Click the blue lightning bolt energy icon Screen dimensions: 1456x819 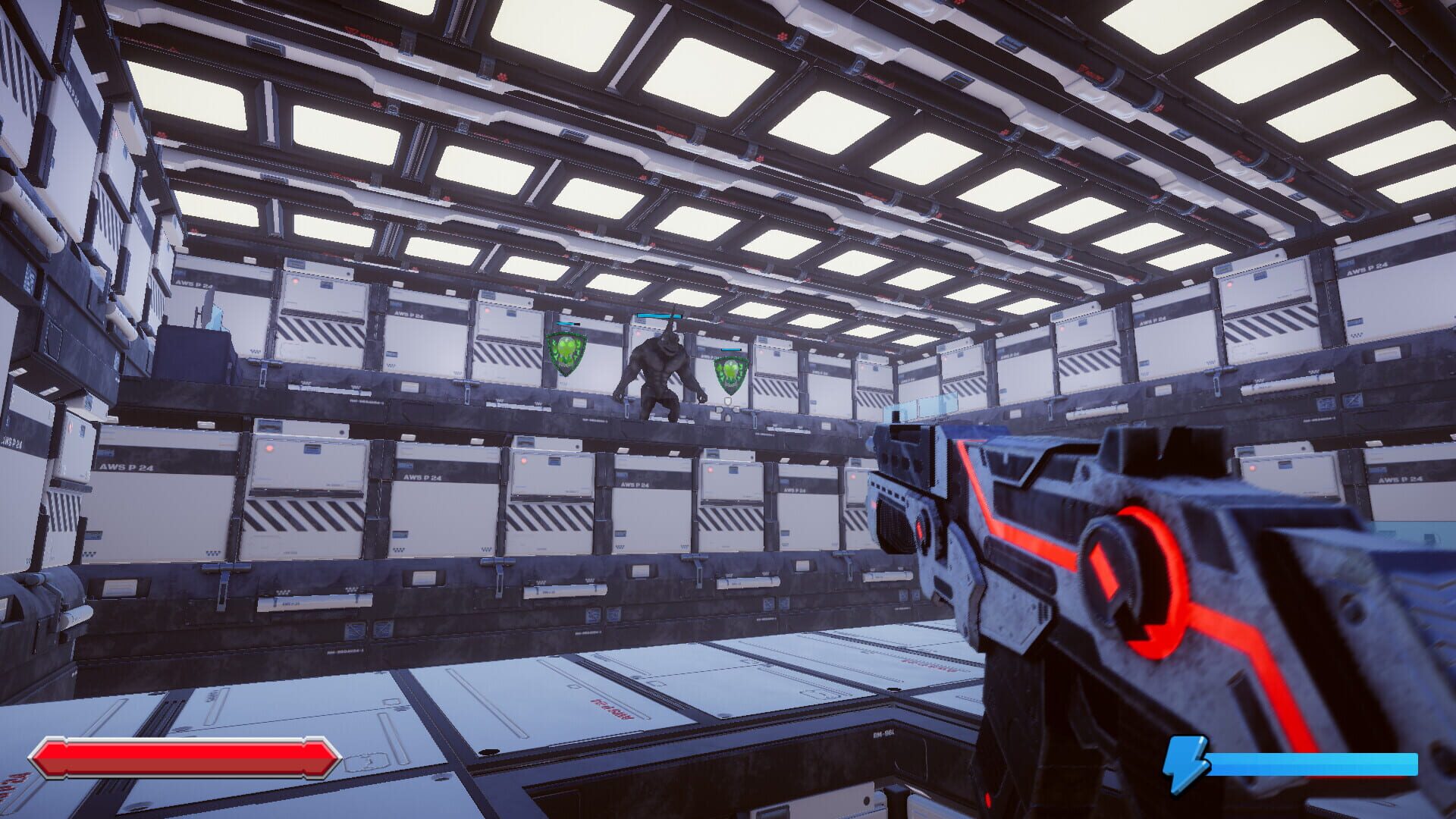(x=1187, y=766)
